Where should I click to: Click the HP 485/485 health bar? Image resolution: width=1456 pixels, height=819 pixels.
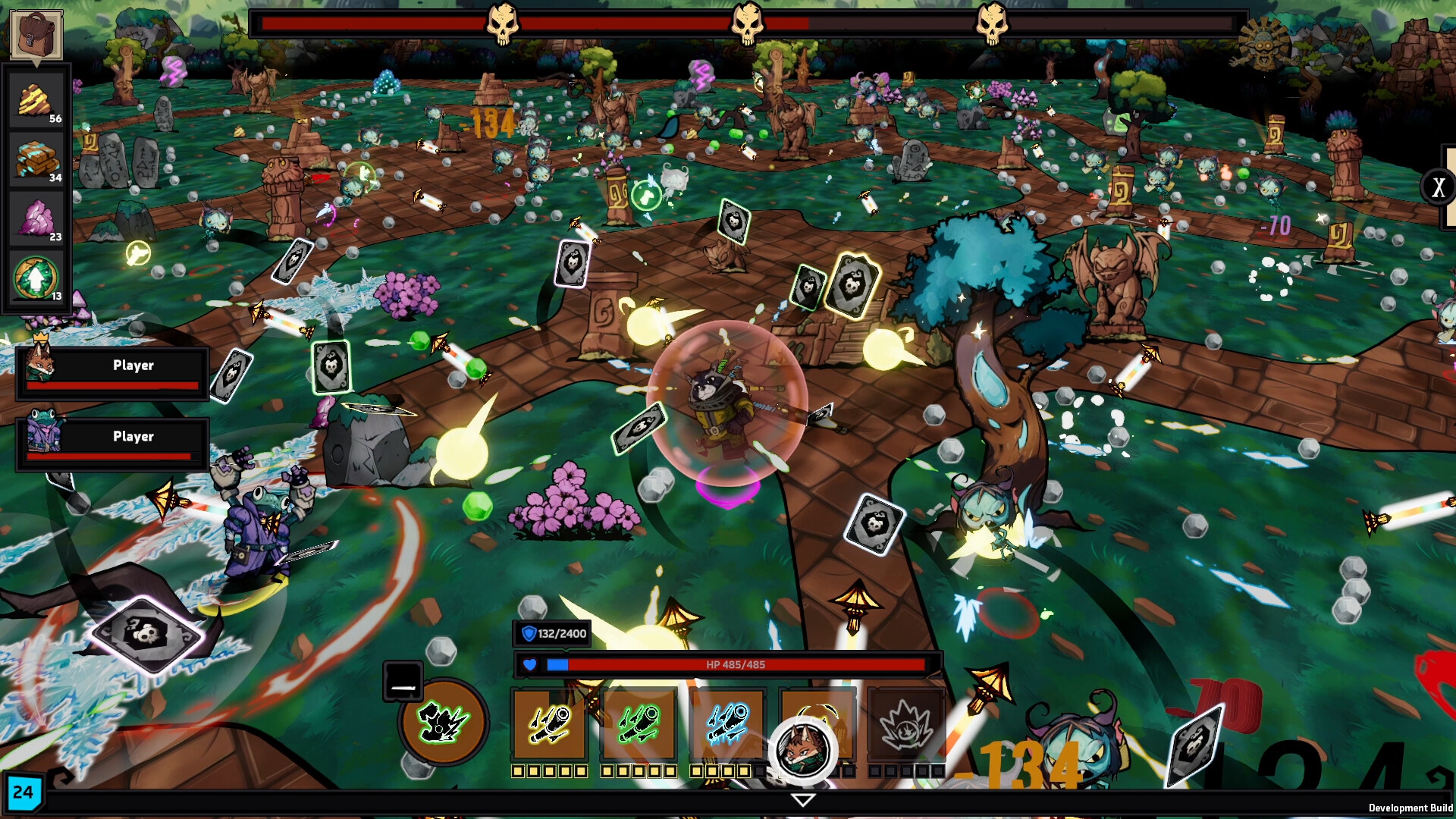[736, 665]
